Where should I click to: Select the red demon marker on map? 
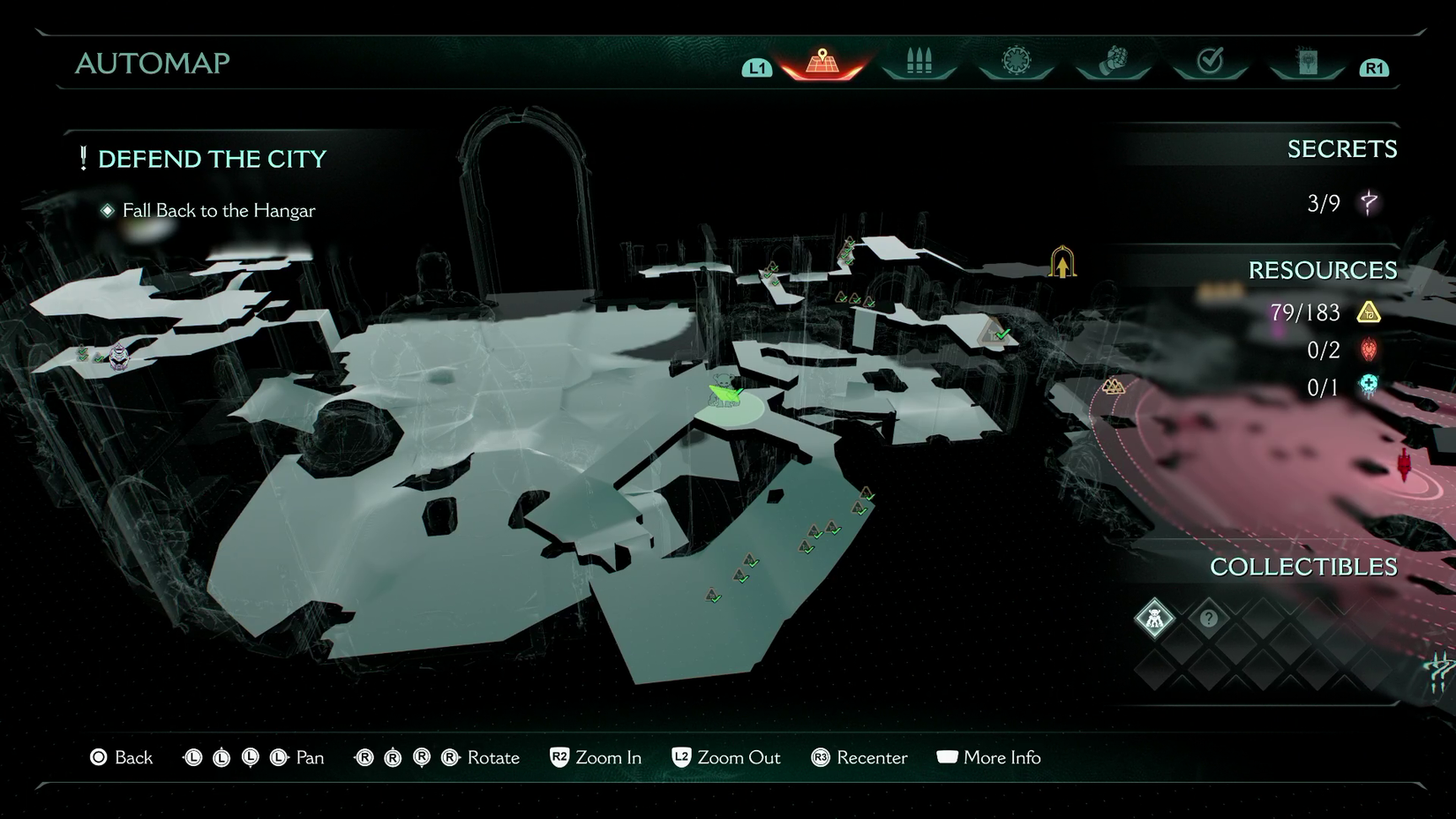1404,464
